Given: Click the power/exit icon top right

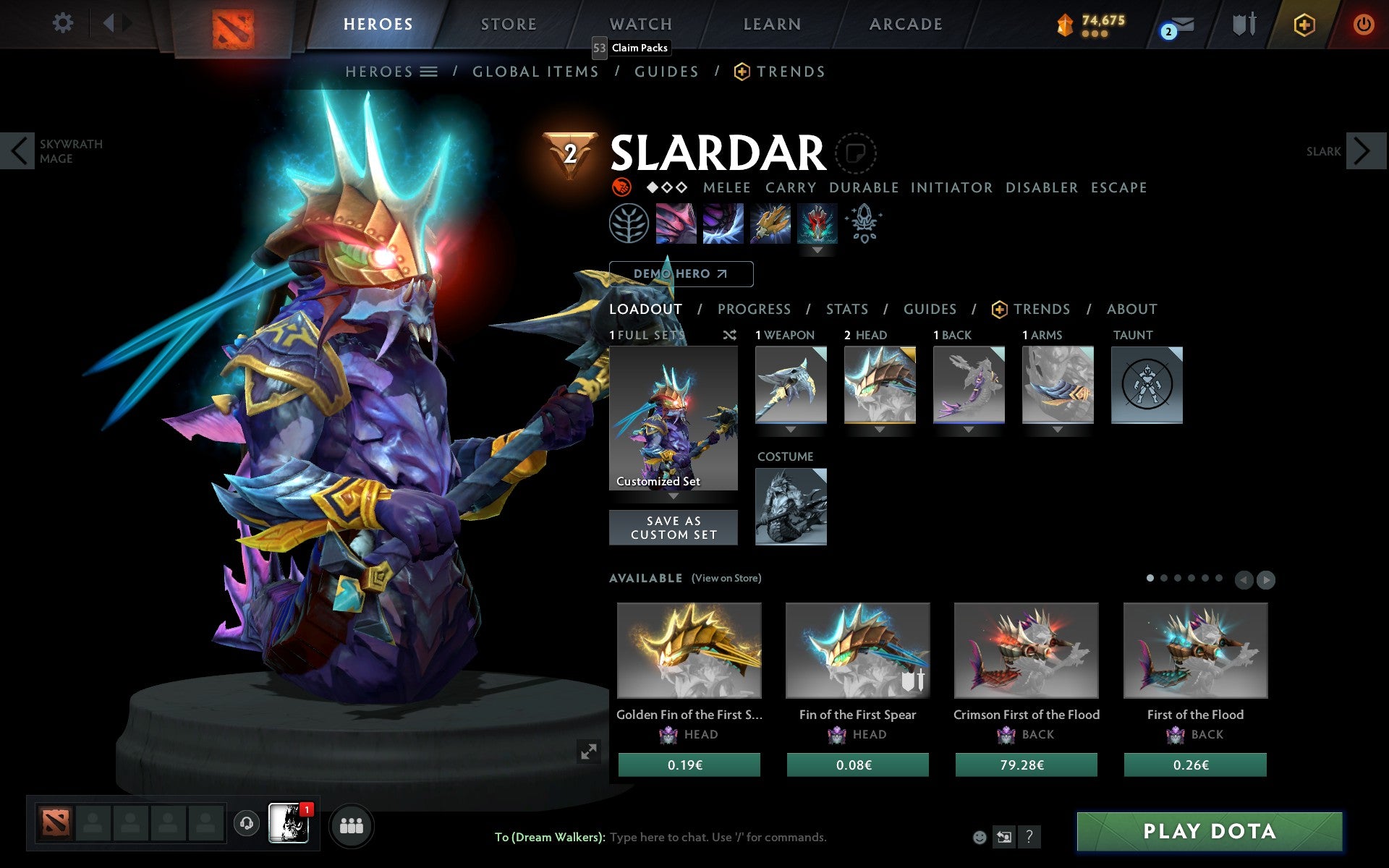Looking at the screenshot, I should click(1363, 23).
